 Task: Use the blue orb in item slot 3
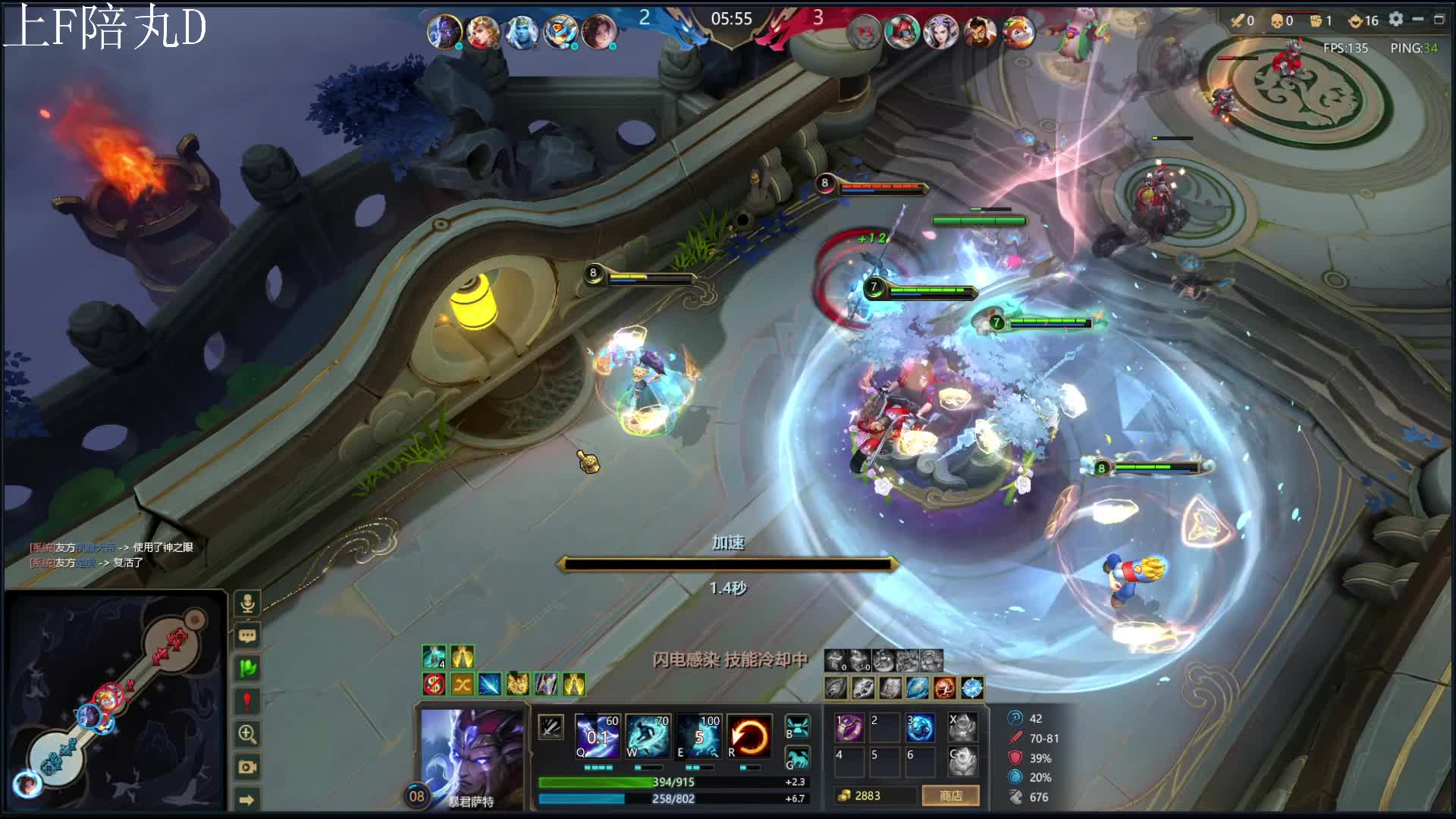click(920, 727)
